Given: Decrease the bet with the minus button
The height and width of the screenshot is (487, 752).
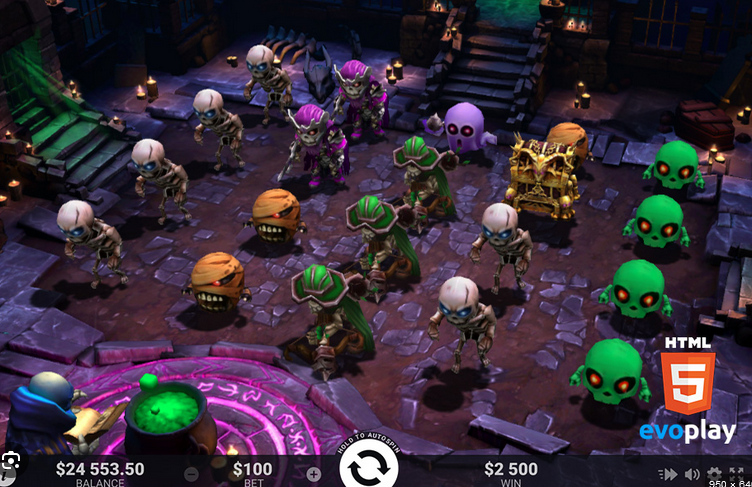Looking at the screenshot, I should [191, 473].
